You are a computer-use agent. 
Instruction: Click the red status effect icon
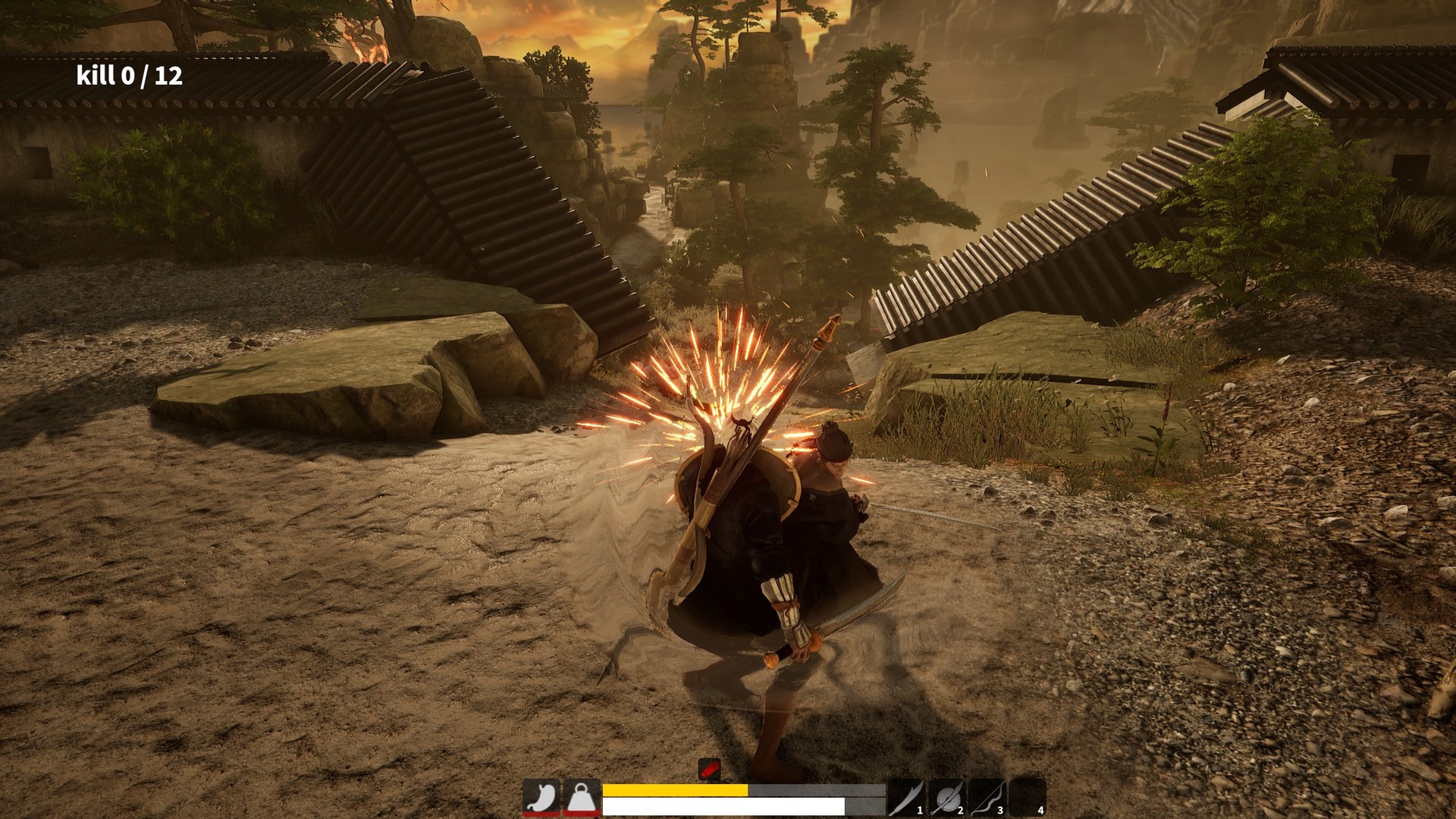point(709,769)
